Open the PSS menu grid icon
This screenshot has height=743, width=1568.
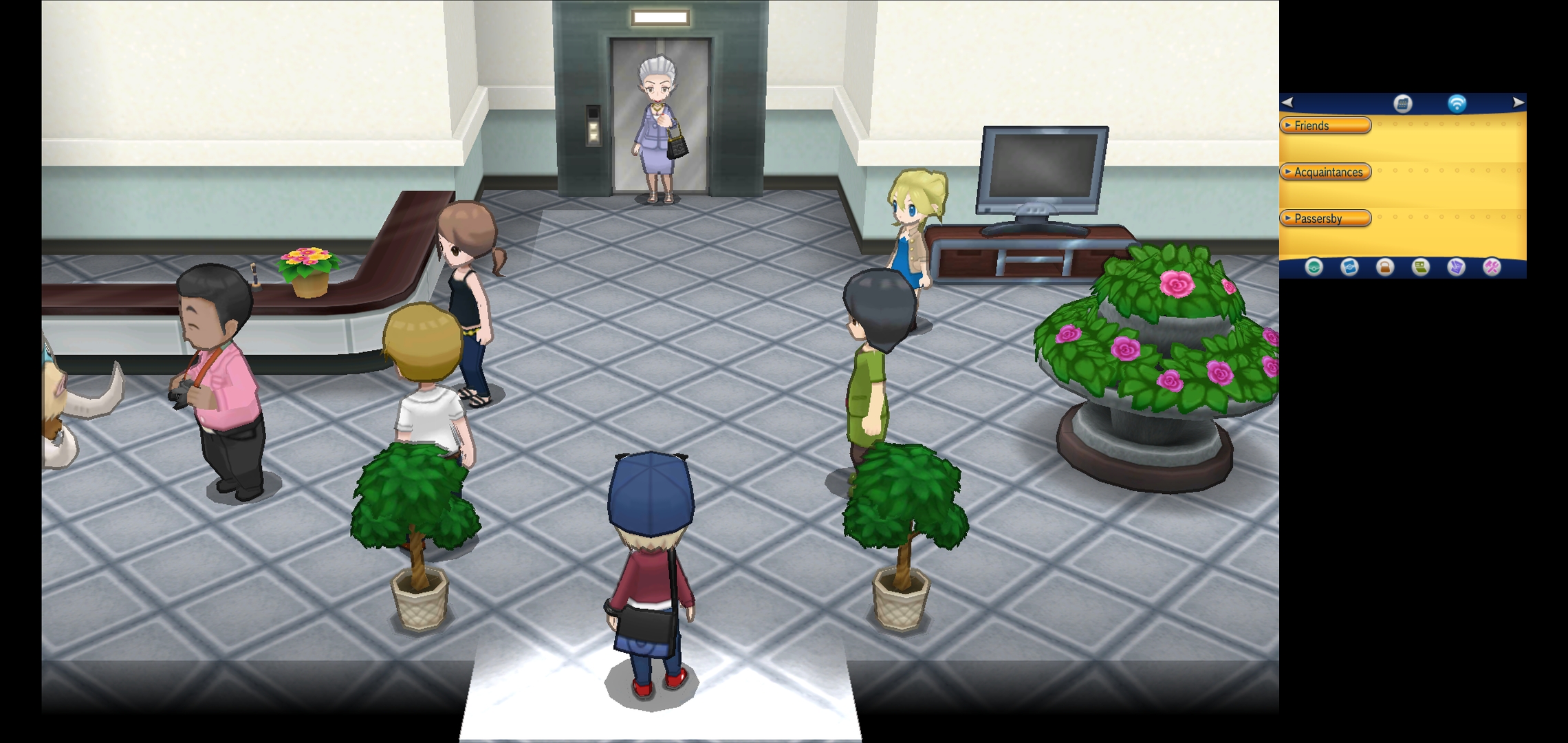[1402, 104]
